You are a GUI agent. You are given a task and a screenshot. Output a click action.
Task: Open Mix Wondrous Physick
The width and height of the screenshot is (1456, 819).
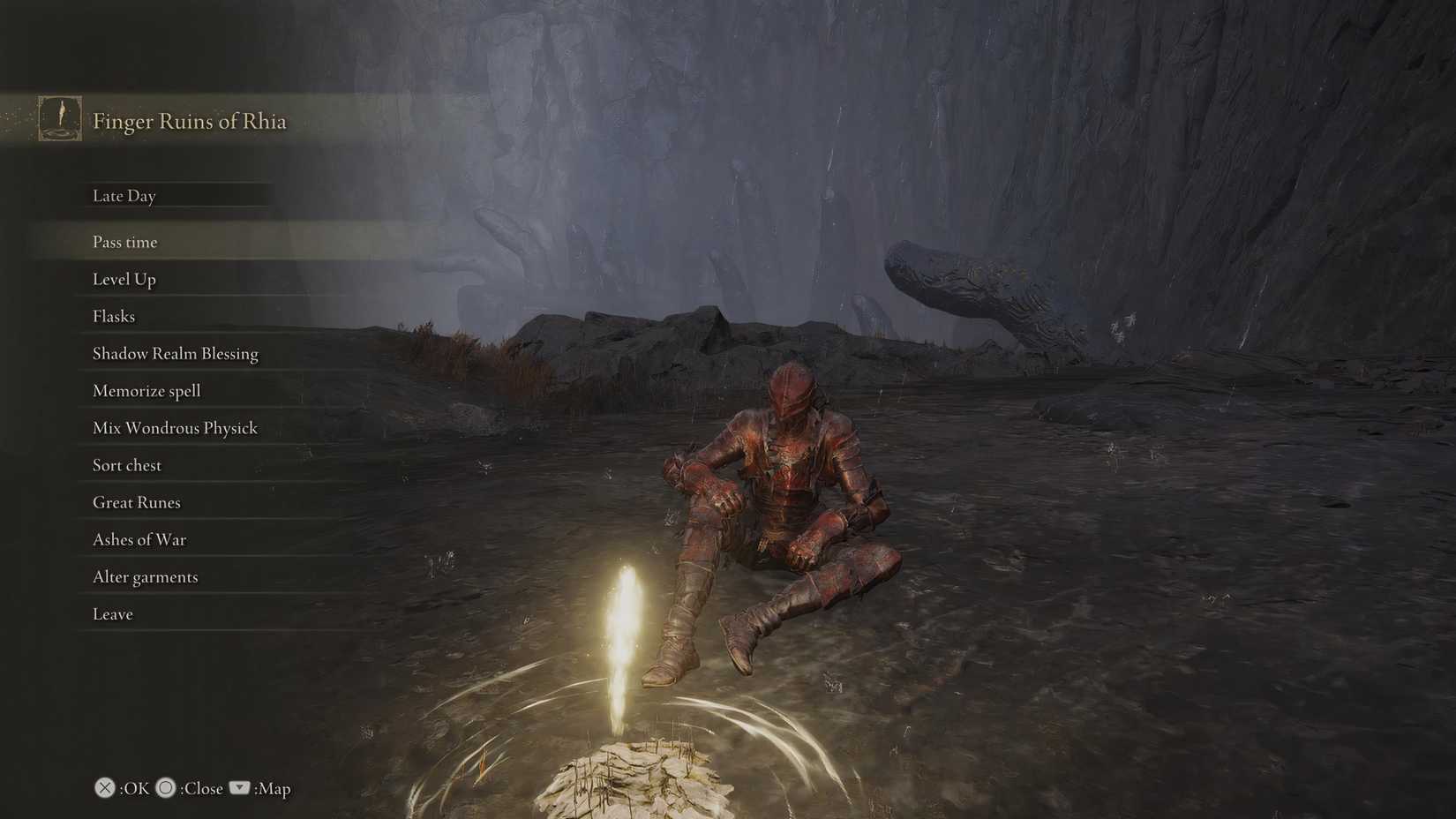click(175, 427)
